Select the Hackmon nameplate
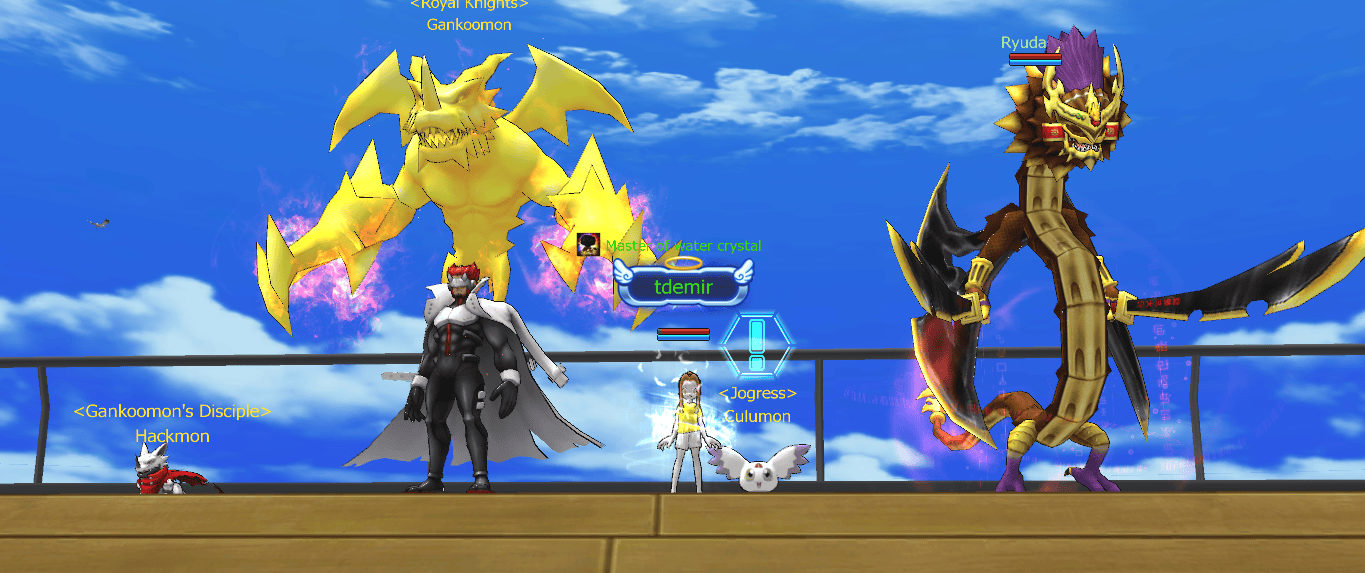The width and height of the screenshot is (1365, 573). (x=170, y=436)
